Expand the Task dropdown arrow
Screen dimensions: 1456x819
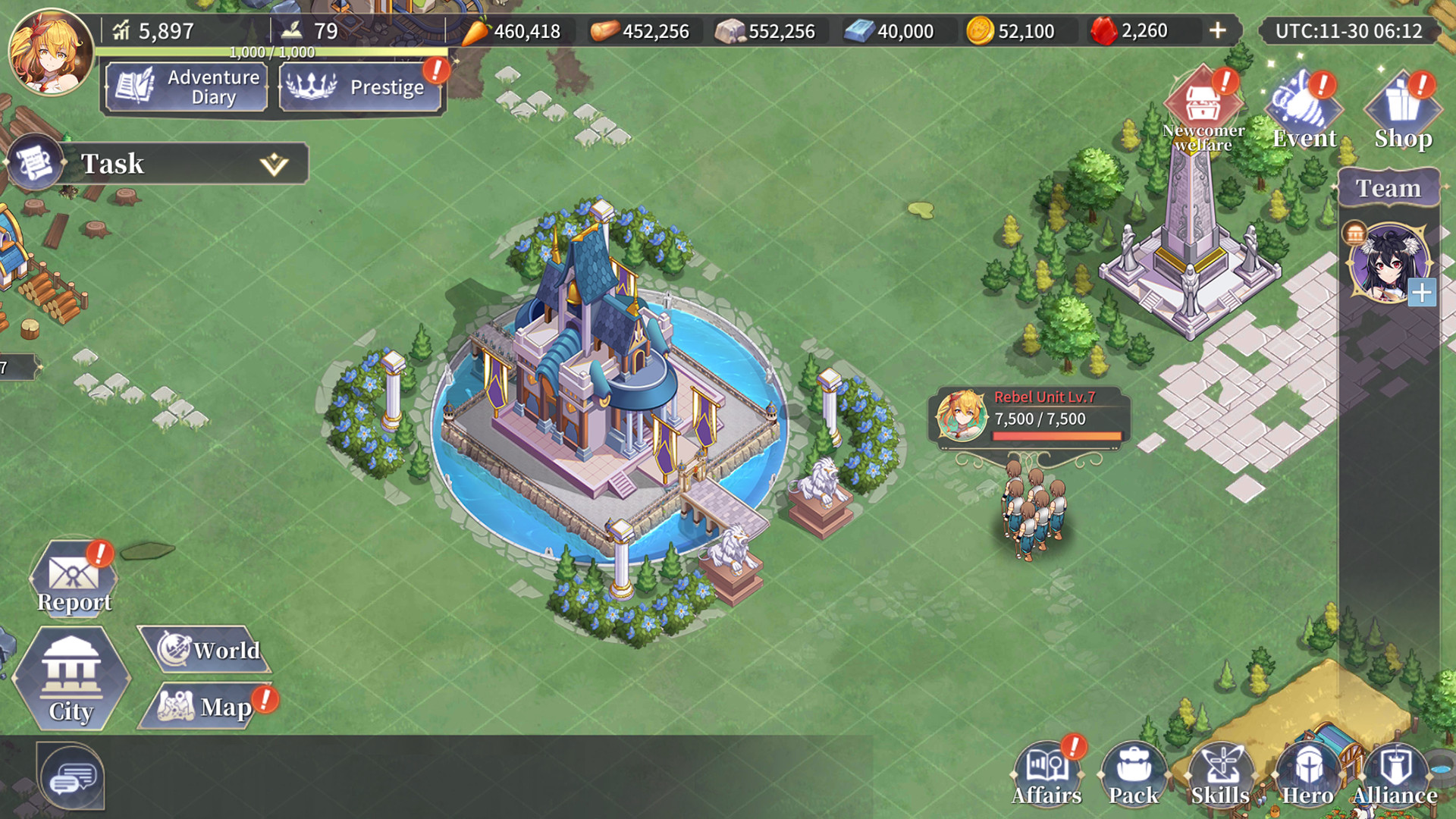click(274, 164)
